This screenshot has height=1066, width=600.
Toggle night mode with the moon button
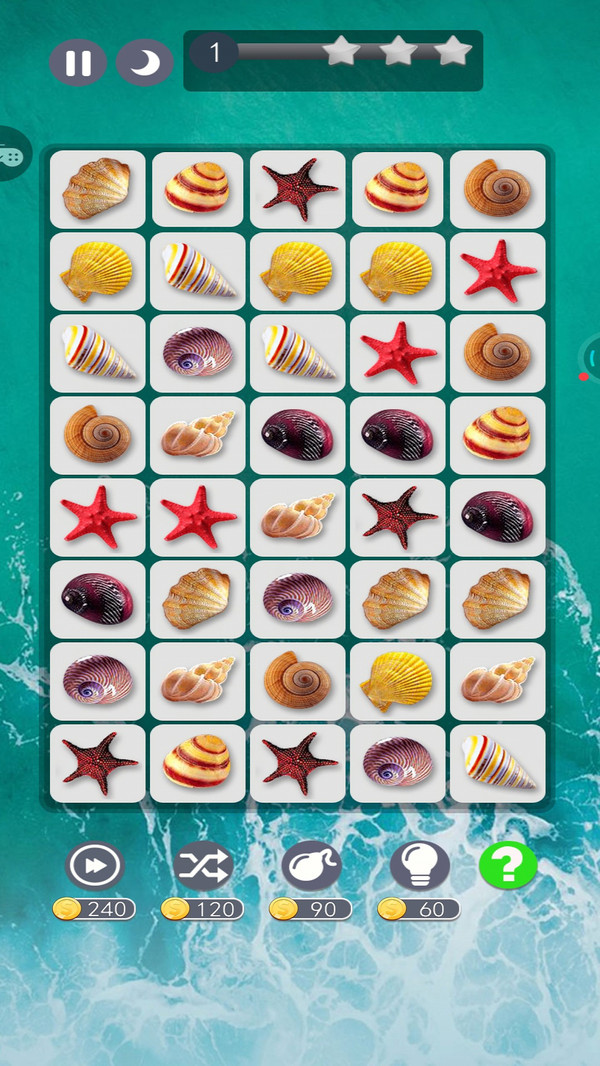[x=145, y=63]
